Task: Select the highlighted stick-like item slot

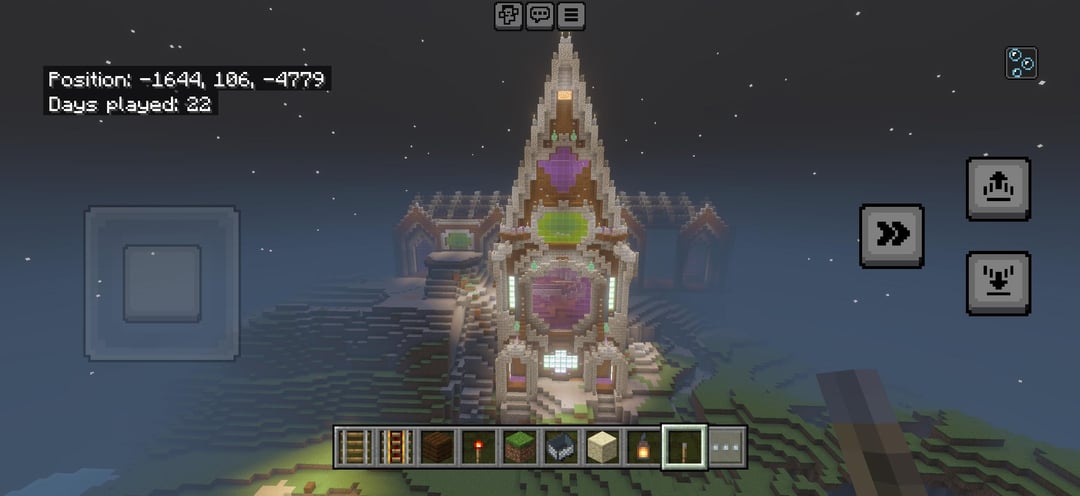Action: click(685, 447)
